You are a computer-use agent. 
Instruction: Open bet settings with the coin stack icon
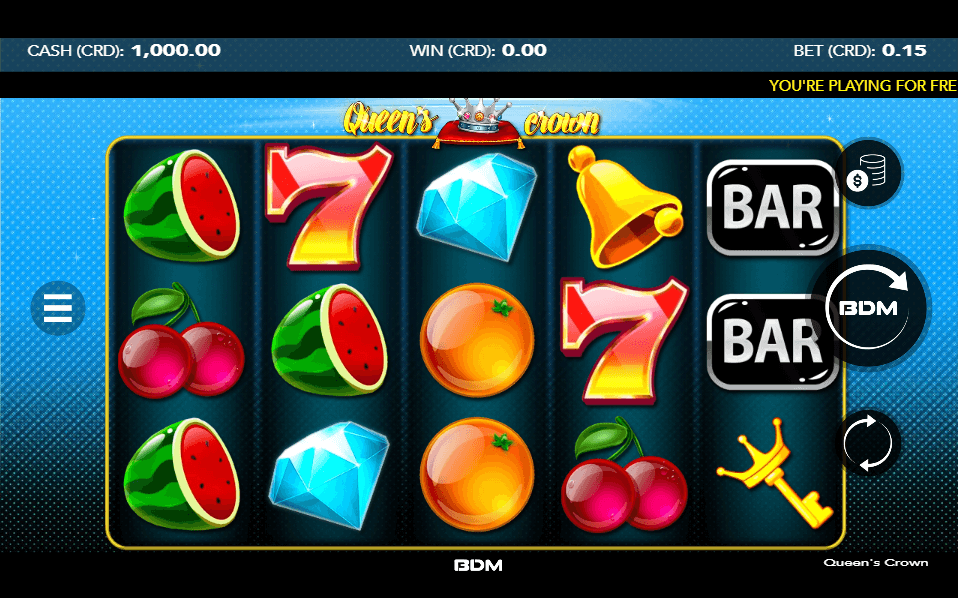point(870,175)
